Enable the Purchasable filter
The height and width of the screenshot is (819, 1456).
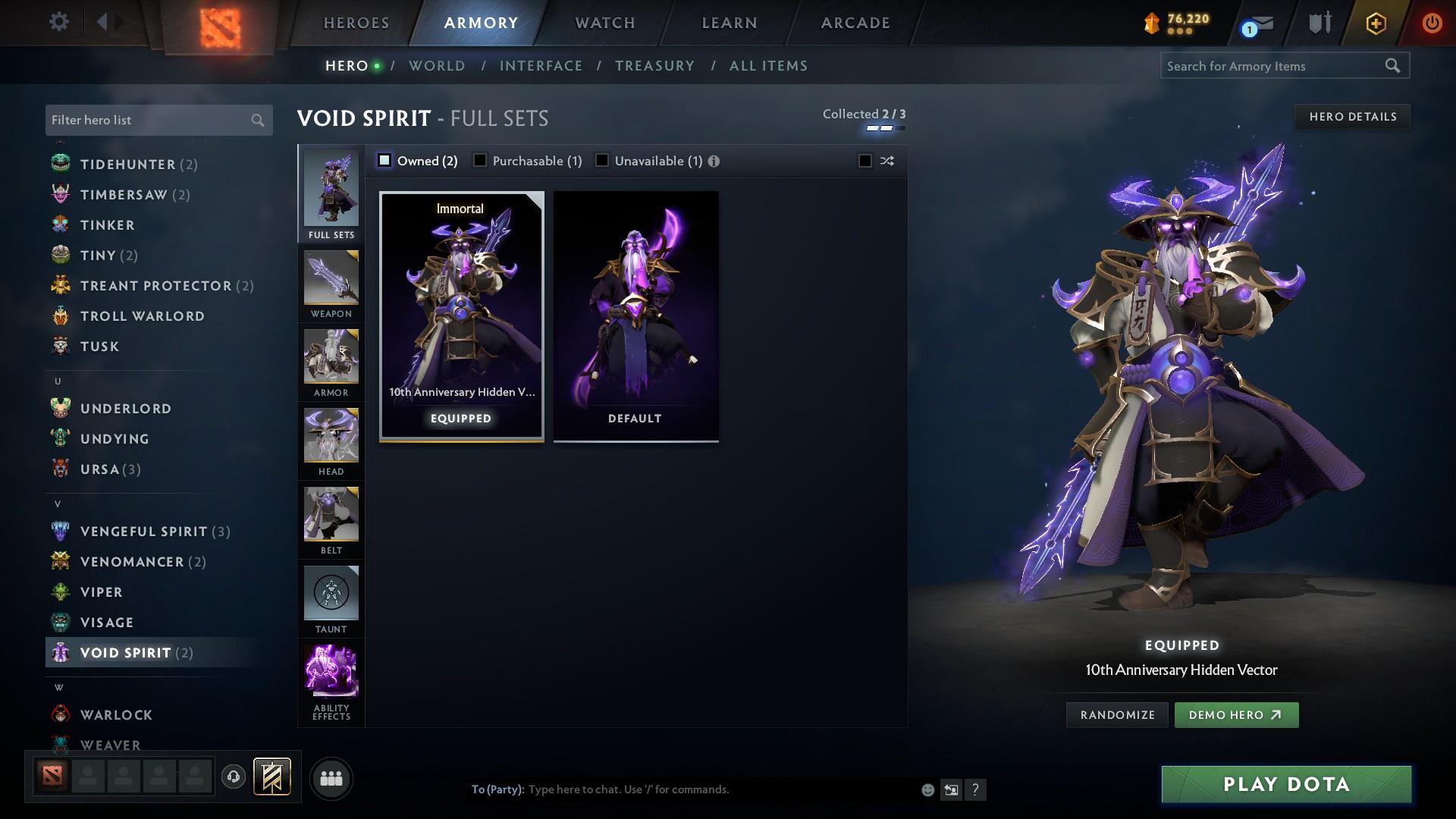[480, 160]
